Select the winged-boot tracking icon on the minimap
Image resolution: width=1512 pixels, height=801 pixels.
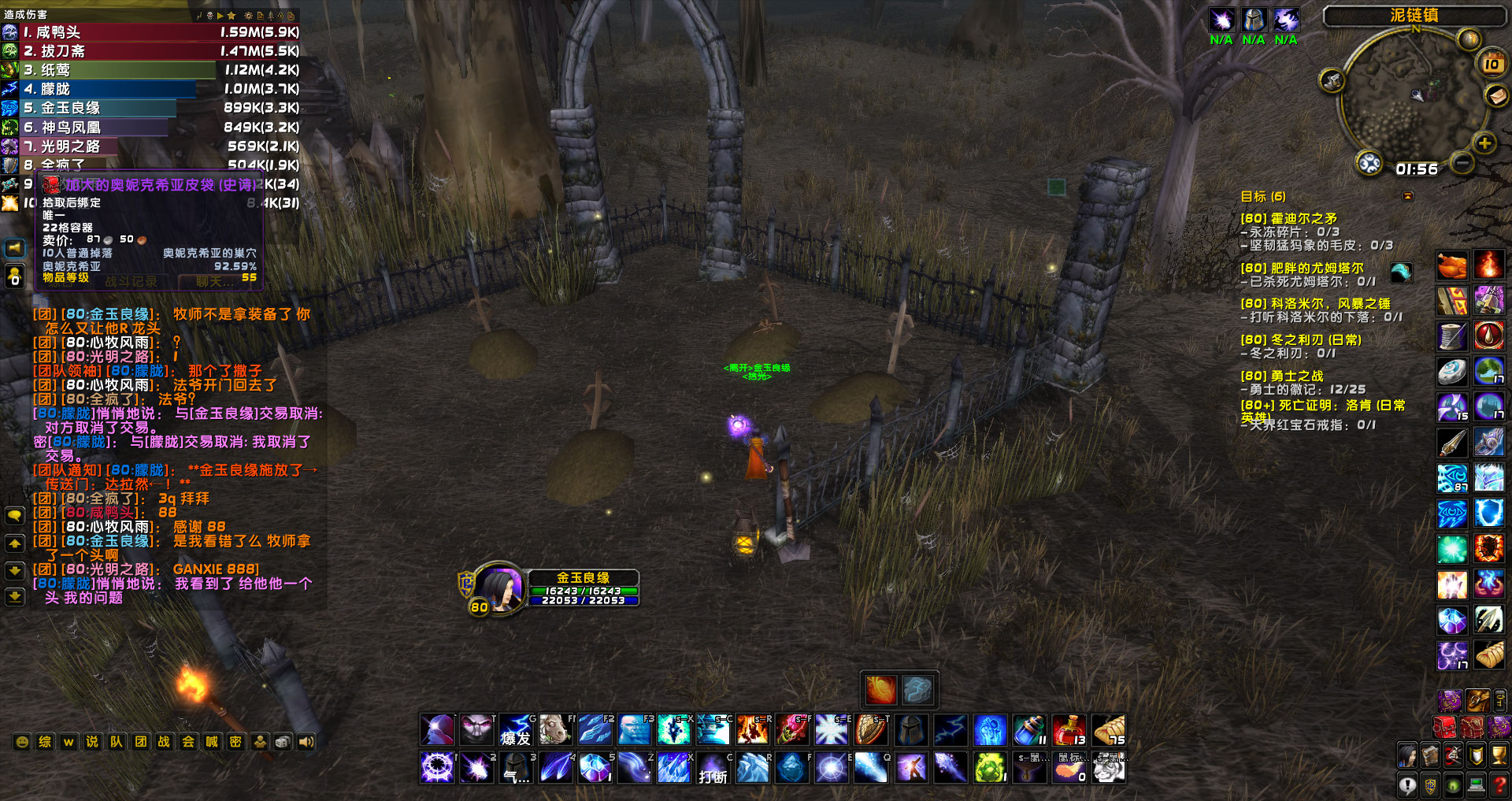pos(1332,81)
